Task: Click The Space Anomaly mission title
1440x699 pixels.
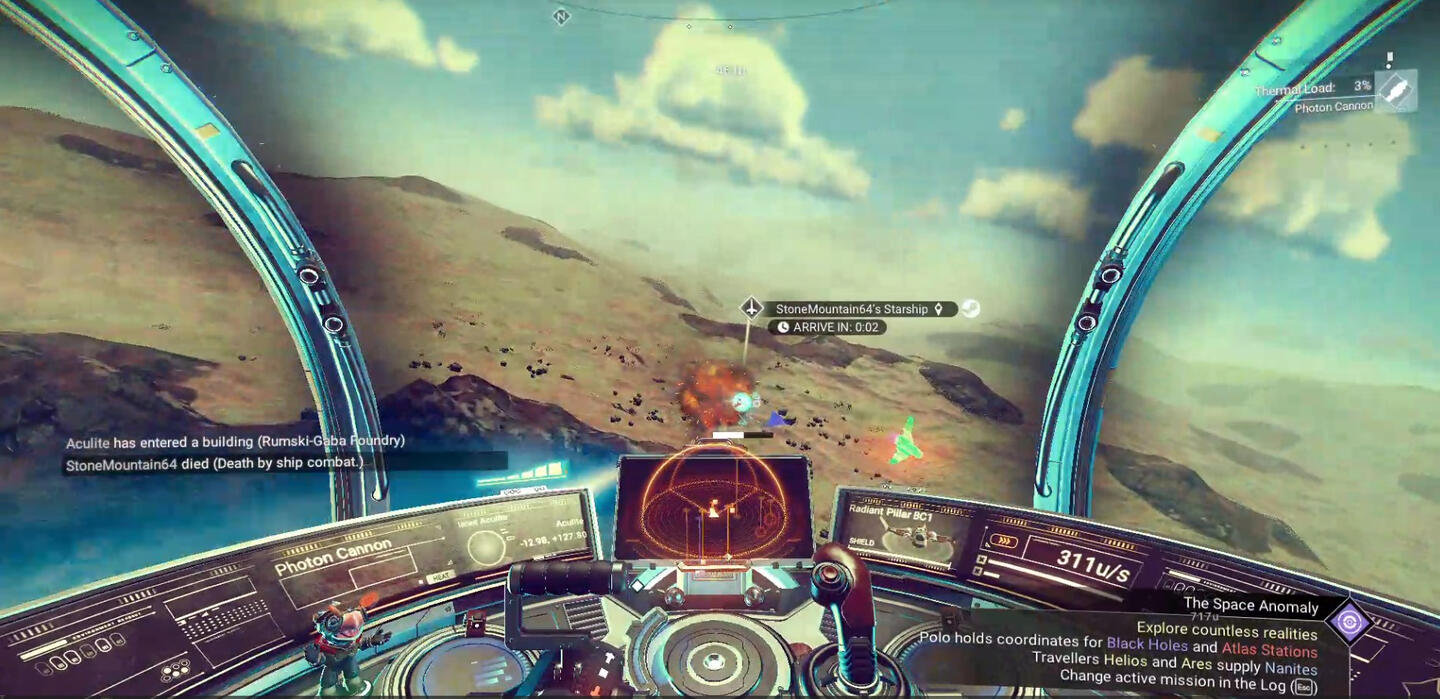Action: pyautogui.click(x=1250, y=605)
